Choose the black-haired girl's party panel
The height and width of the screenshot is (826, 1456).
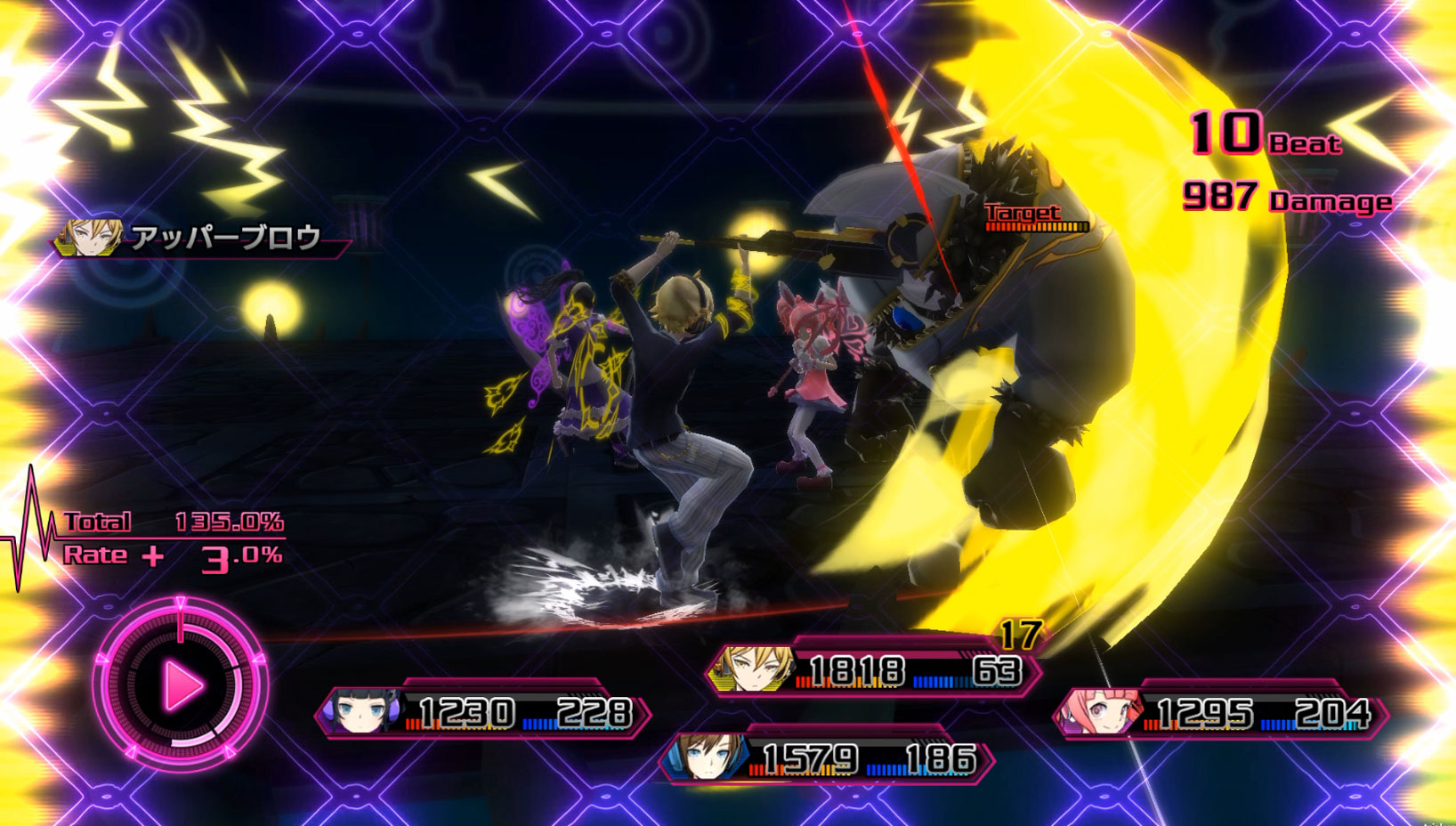pos(483,712)
